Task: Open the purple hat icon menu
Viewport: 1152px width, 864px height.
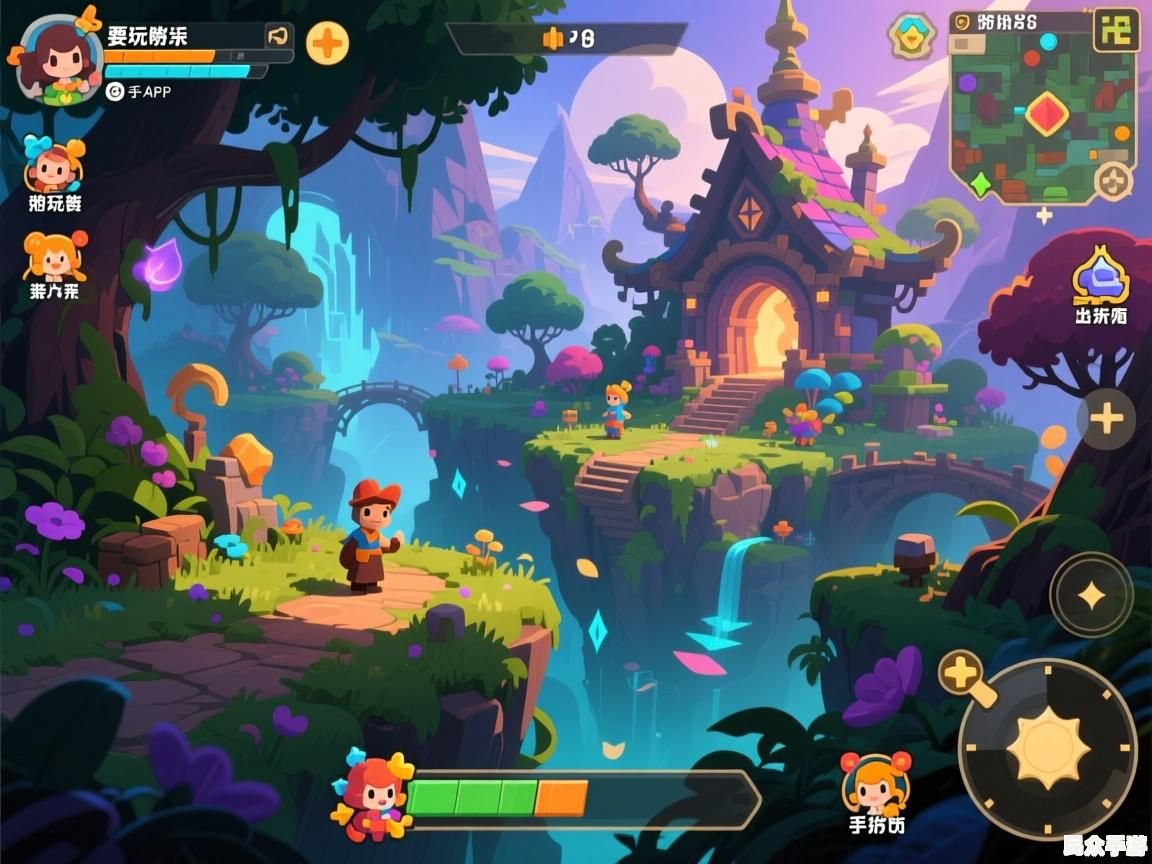Action: (1101, 275)
